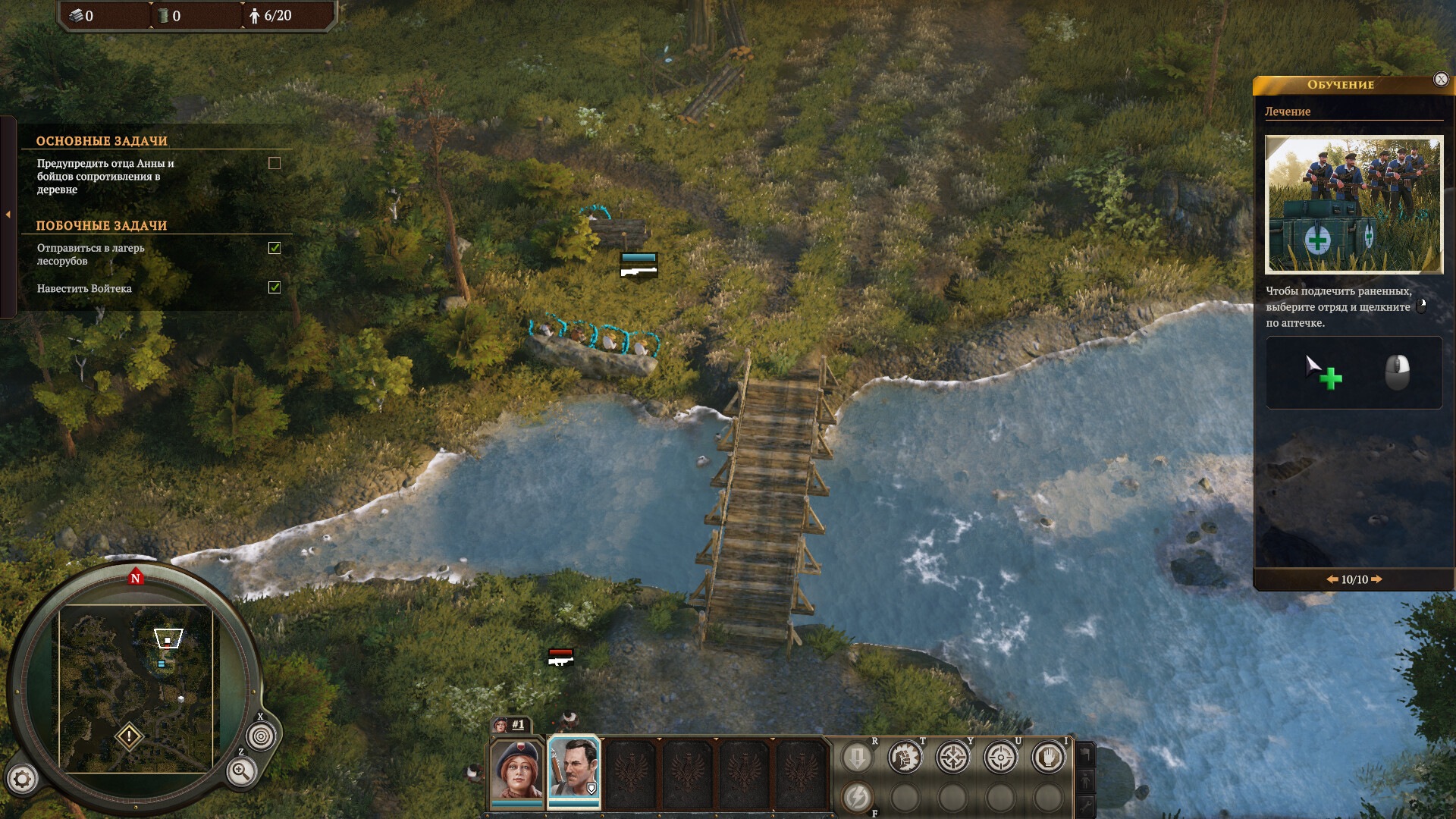Screen dimensions: 1456x819
Task: Click the exclamation arrow command icon
Action: pyautogui.click(x=858, y=757)
